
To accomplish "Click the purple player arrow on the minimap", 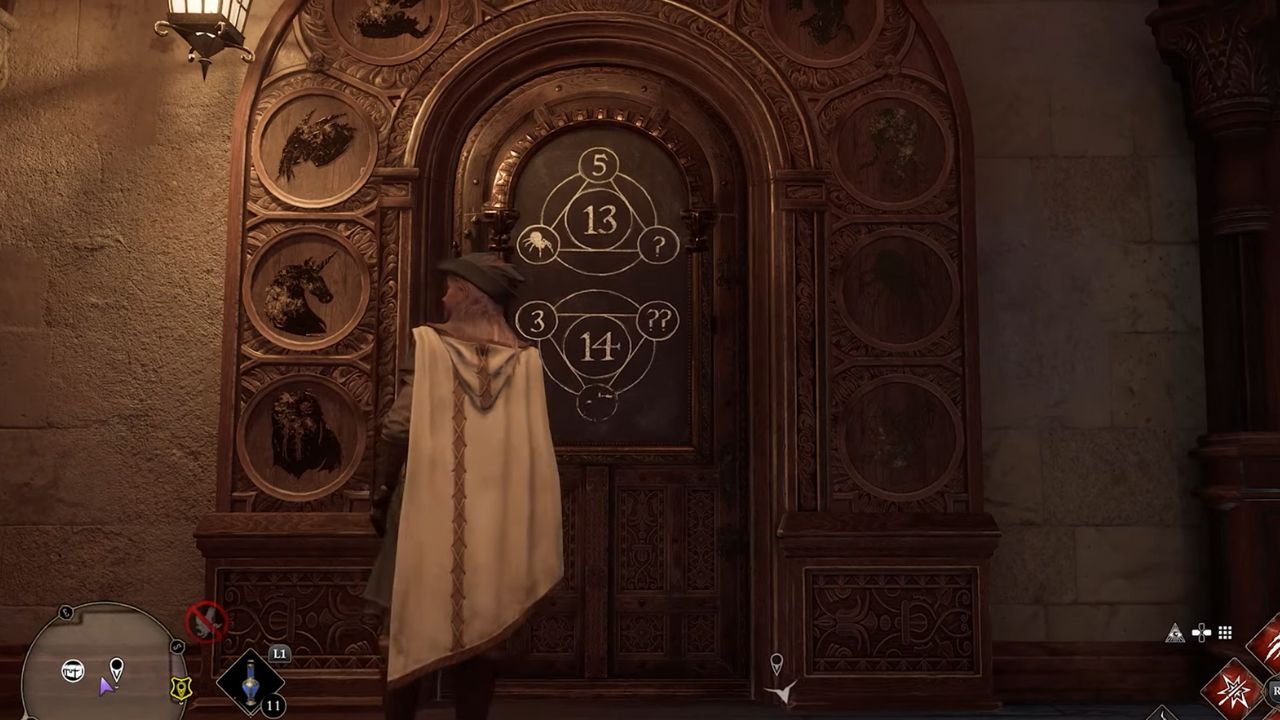I will click(106, 687).
